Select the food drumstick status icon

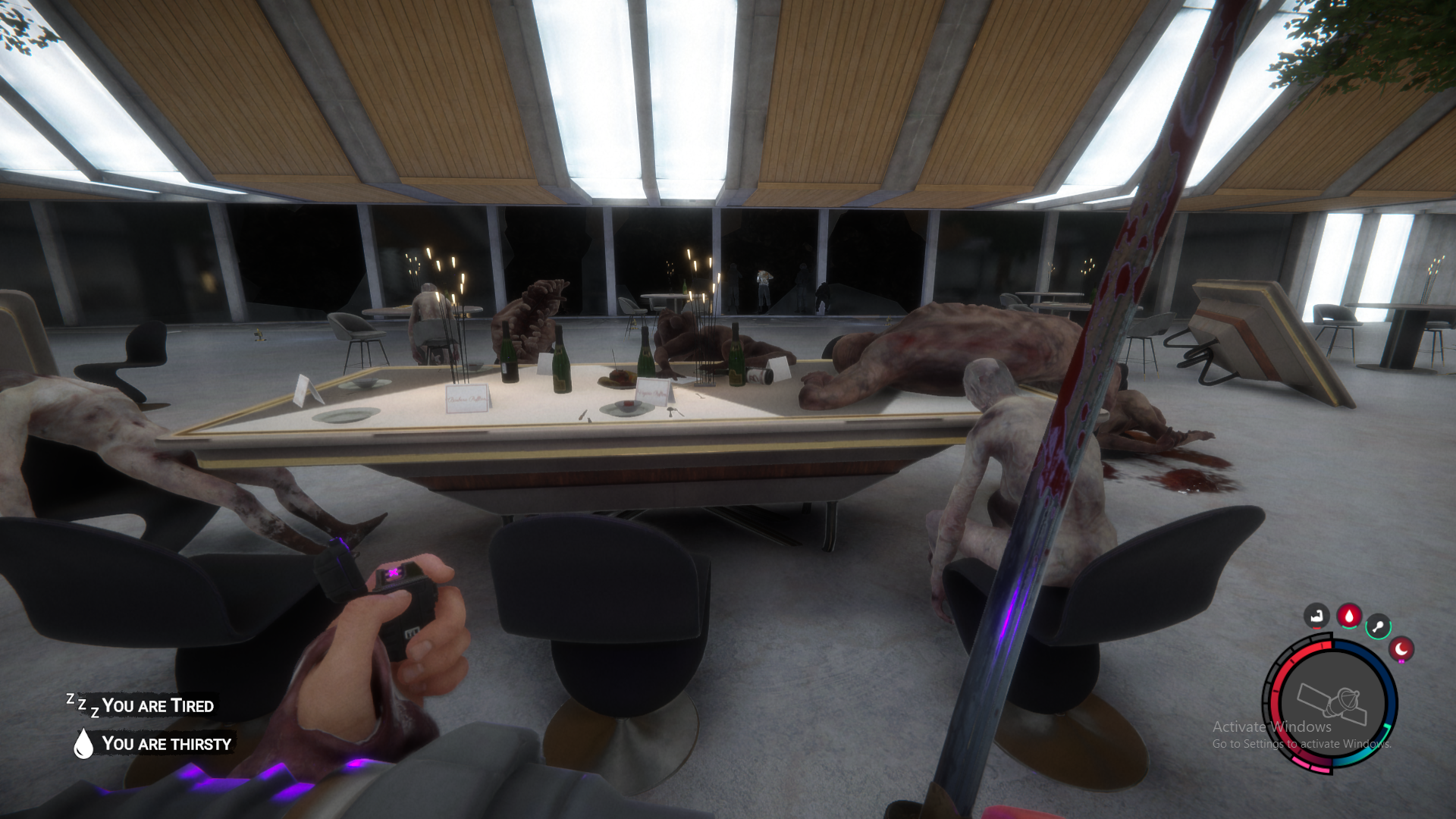tap(1378, 626)
